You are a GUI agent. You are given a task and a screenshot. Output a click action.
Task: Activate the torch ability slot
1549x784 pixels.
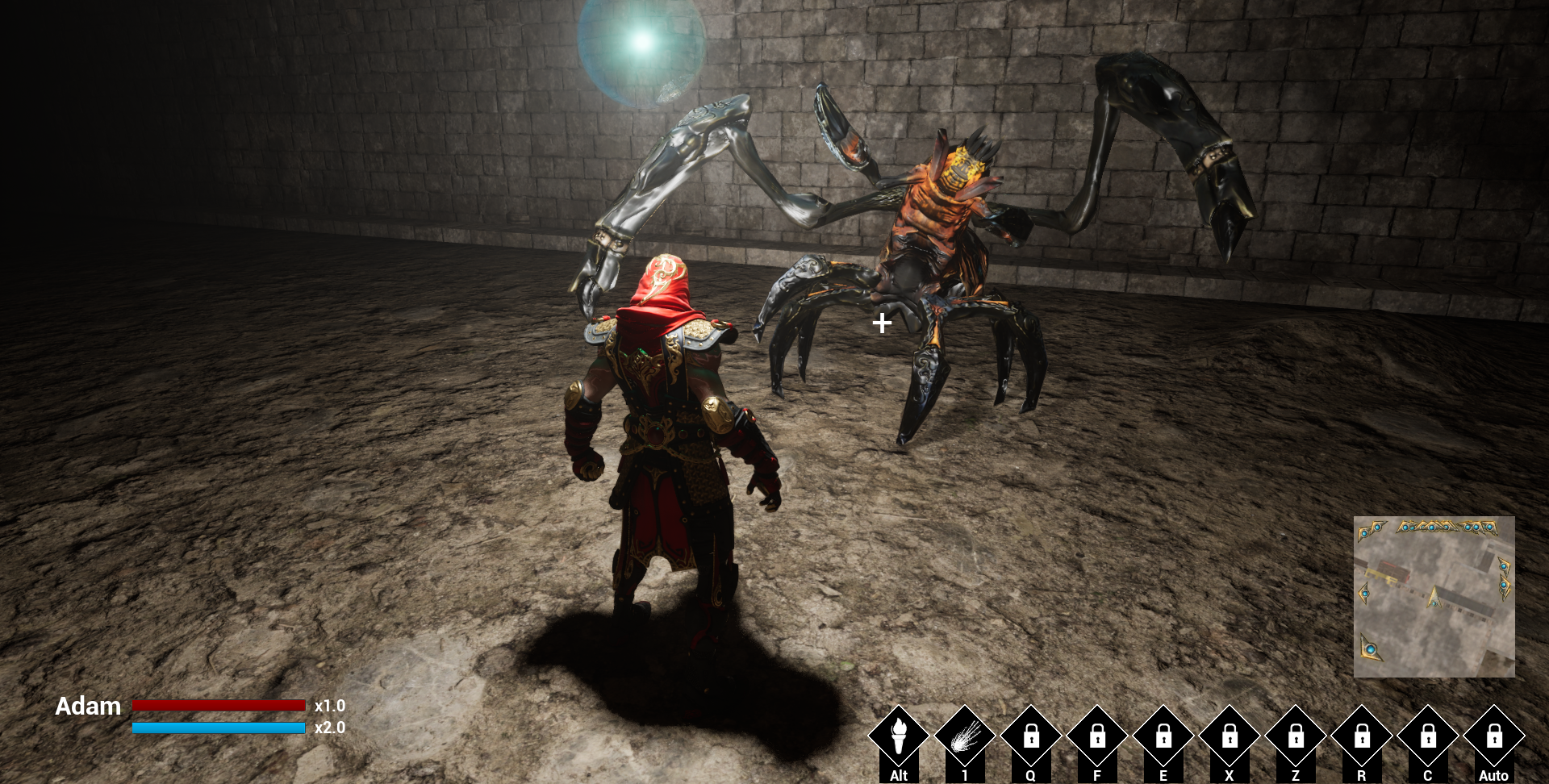(899, 736)
